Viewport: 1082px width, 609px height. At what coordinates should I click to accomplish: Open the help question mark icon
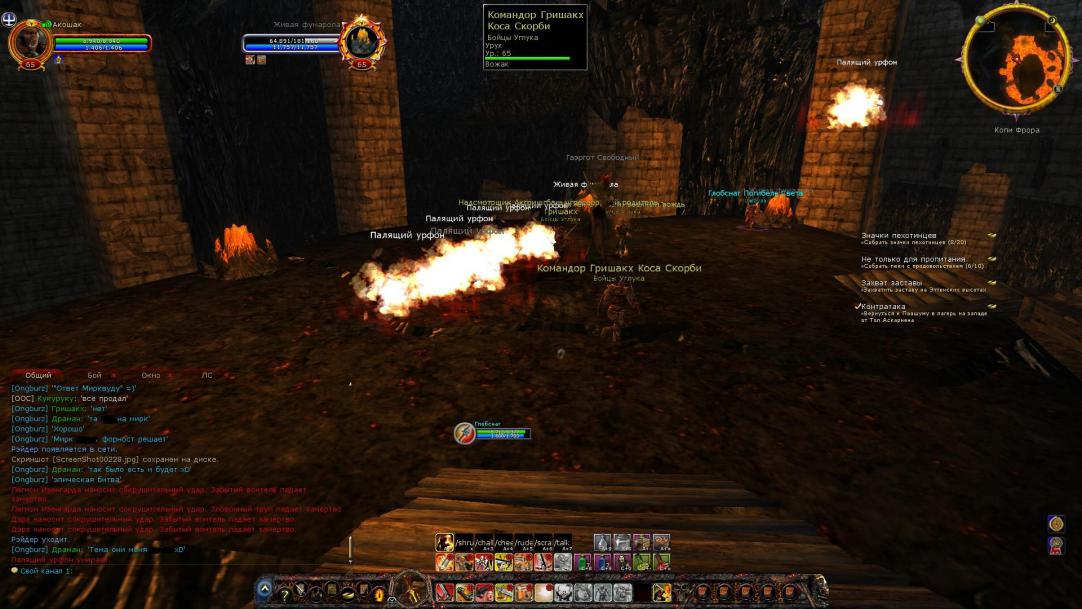coord(285,594)
